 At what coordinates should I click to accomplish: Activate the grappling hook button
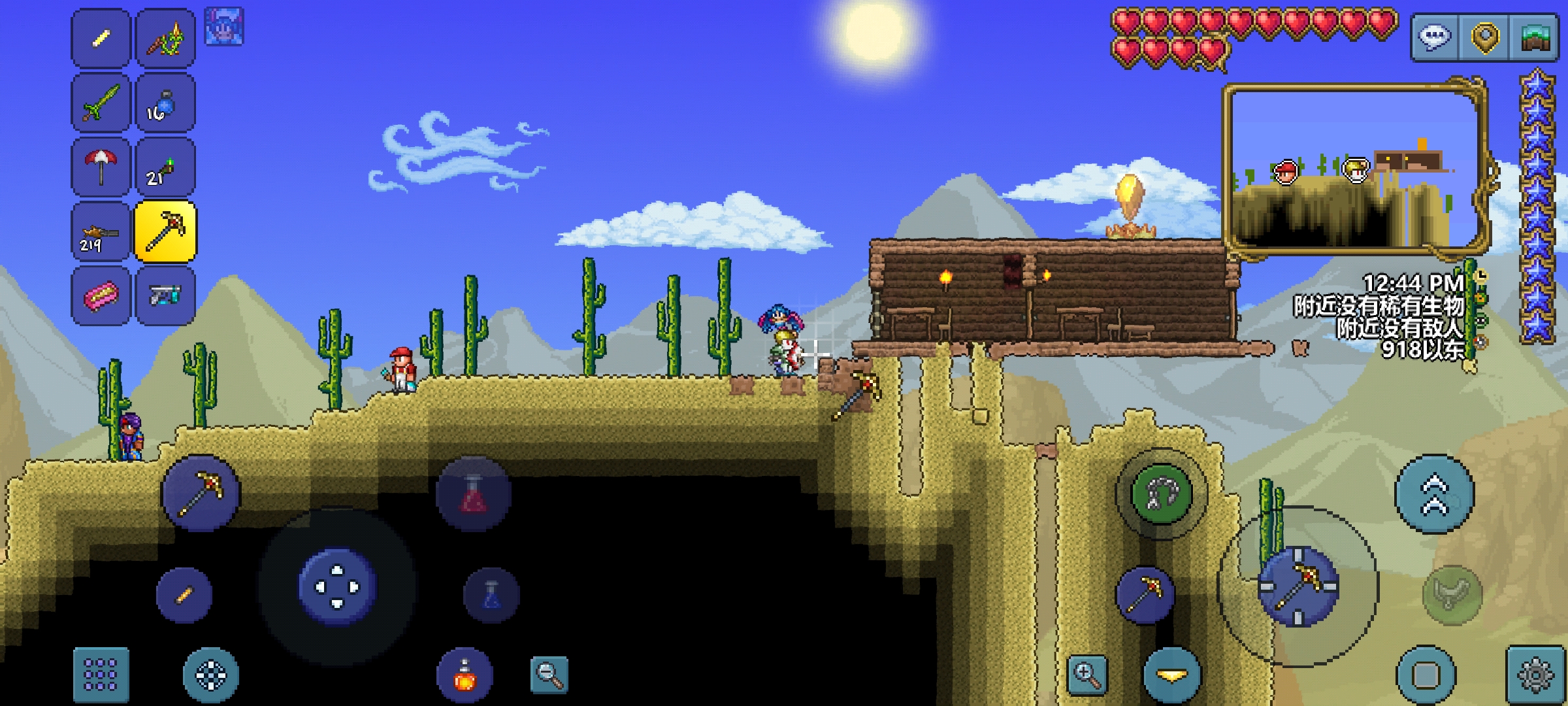point(1160,494)
